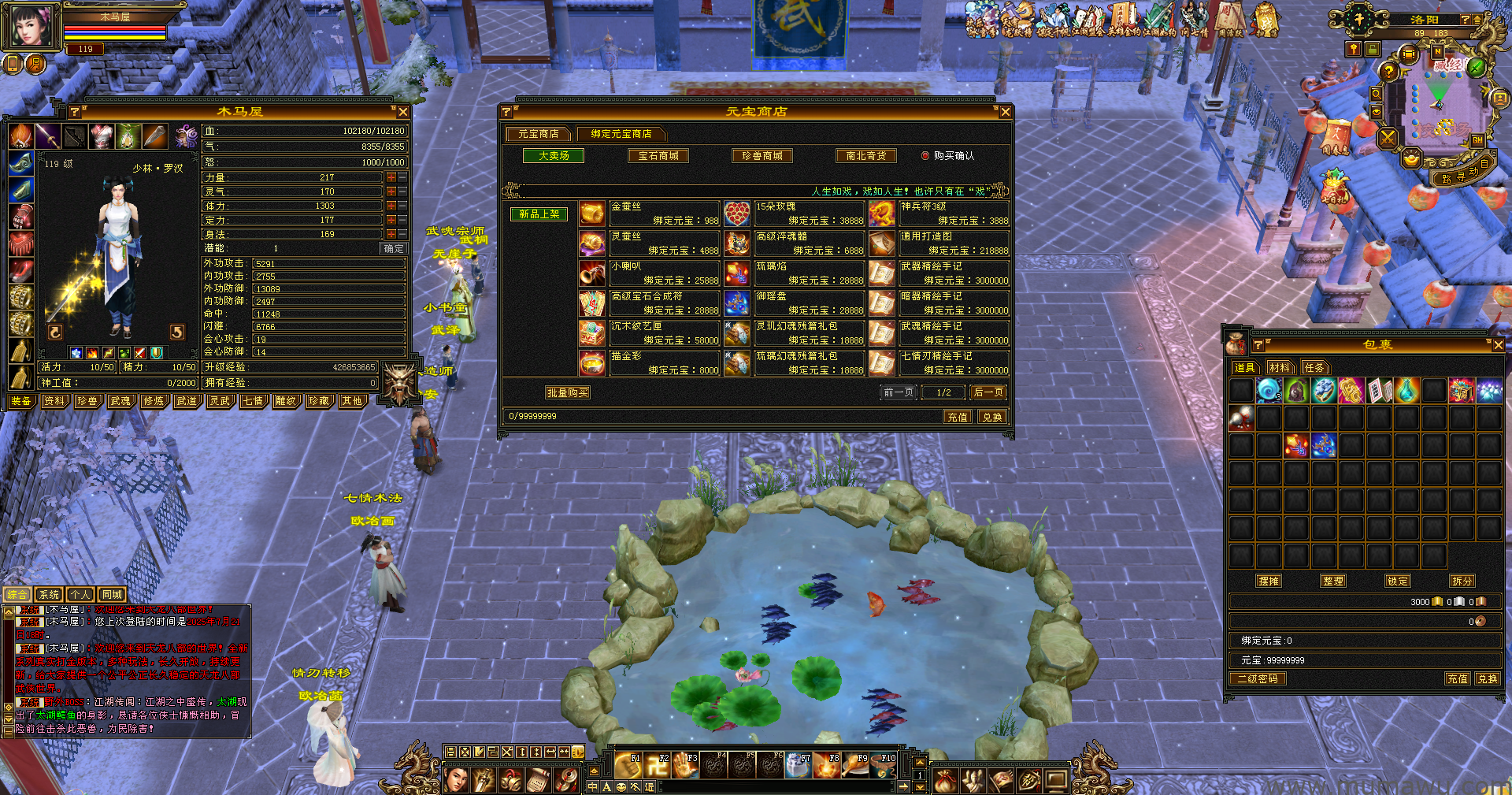Viewport: 1512px width, 795px height.
Task: Close the 元宝商店 shop window
Action: pos(1005,113)
